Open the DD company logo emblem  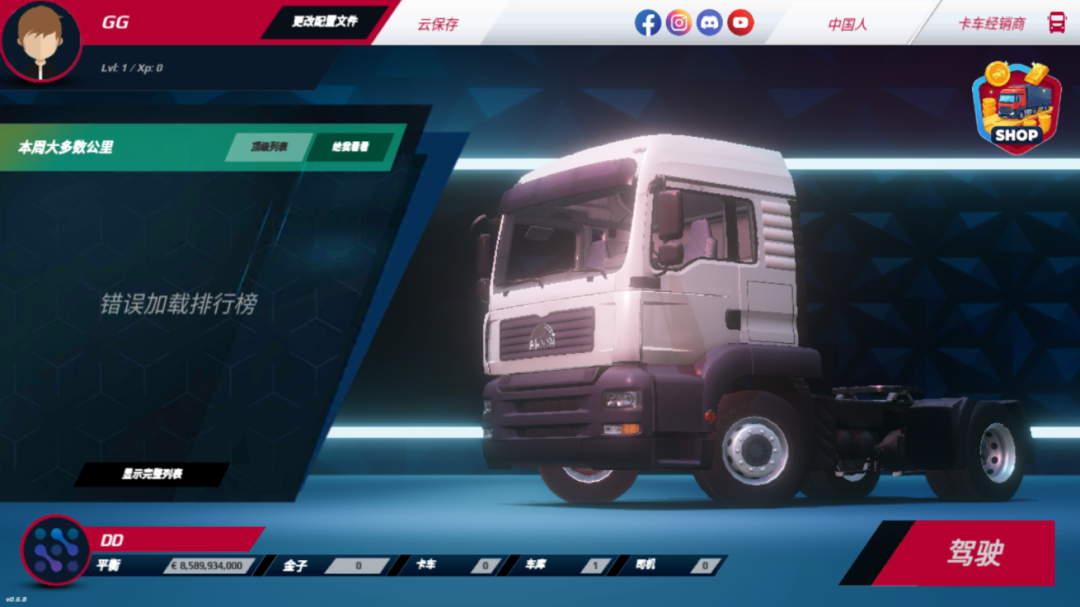(x=55, y=550)
